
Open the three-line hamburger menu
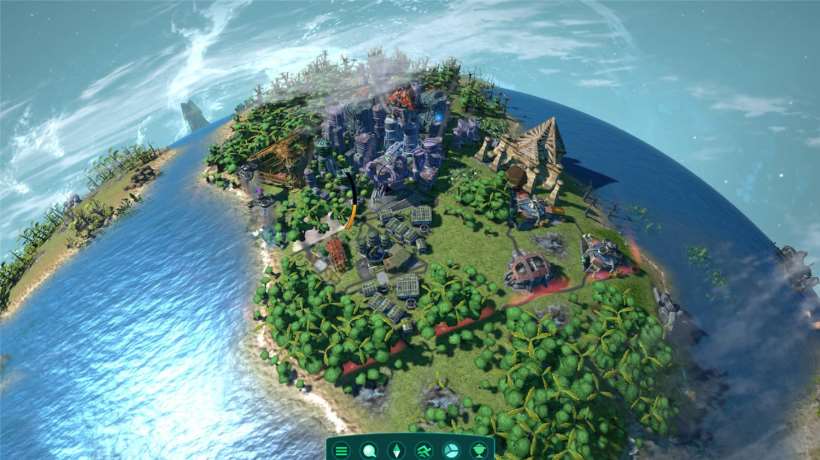click(342, 450)
